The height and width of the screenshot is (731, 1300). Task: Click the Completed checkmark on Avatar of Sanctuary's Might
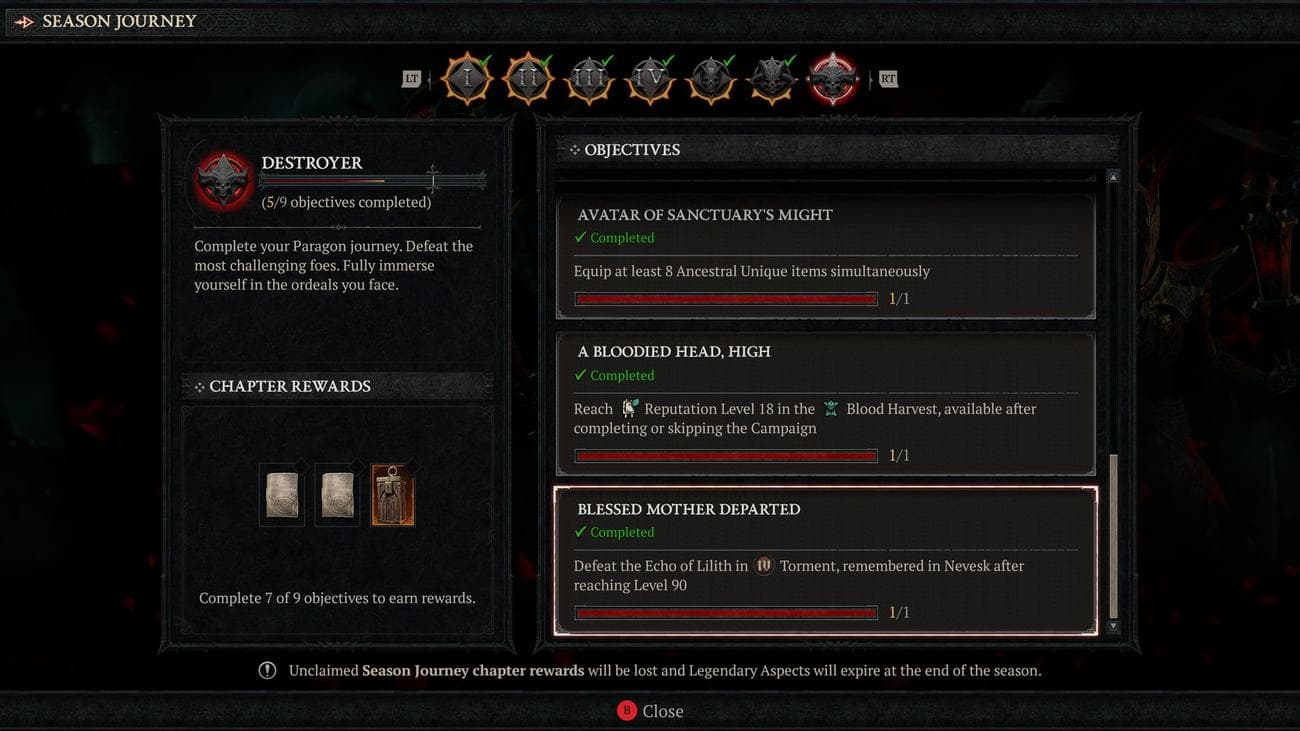pos(580,237)
